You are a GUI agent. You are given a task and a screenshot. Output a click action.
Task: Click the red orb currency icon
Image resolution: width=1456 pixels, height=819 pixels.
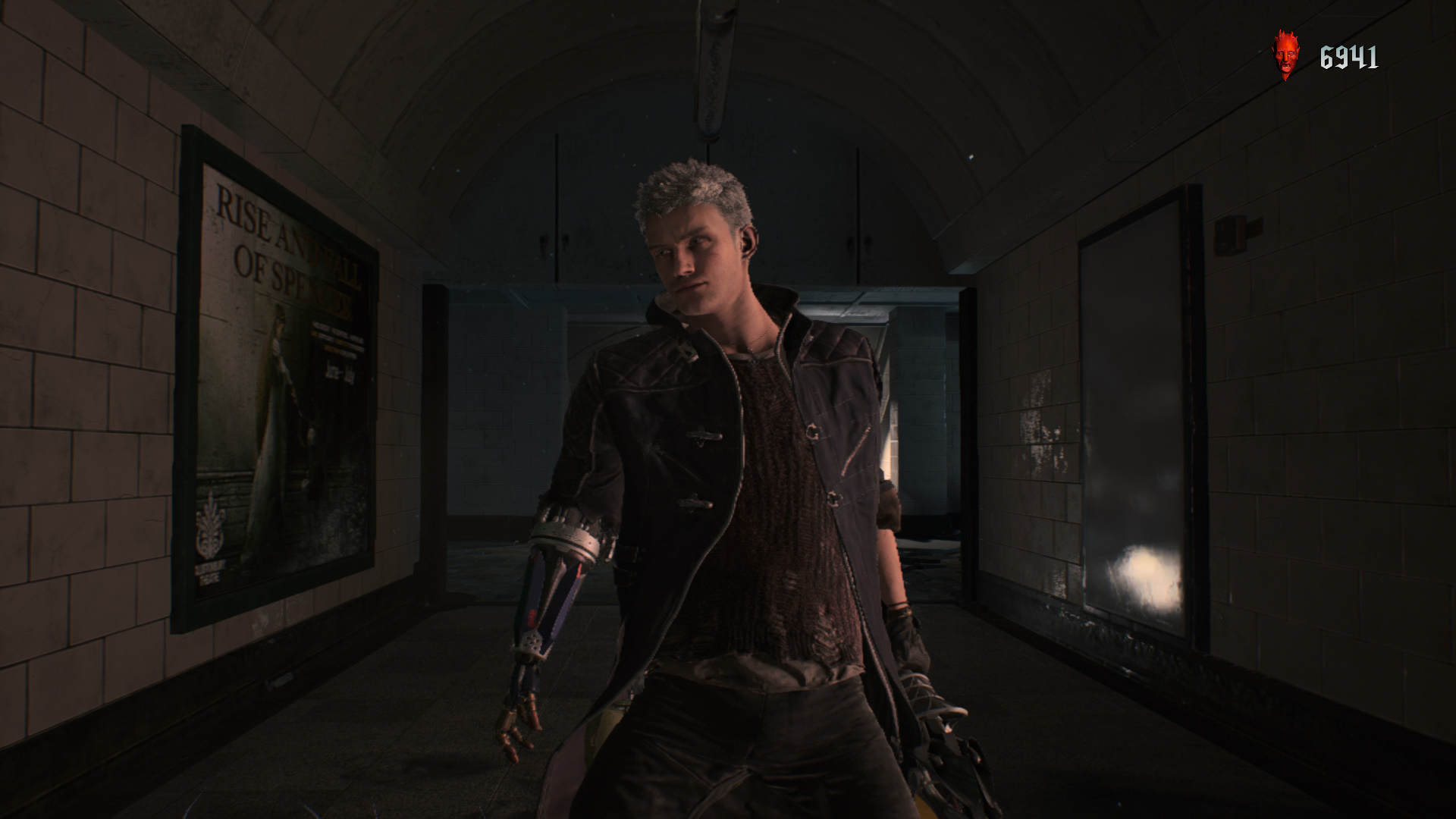point(1285,55)
